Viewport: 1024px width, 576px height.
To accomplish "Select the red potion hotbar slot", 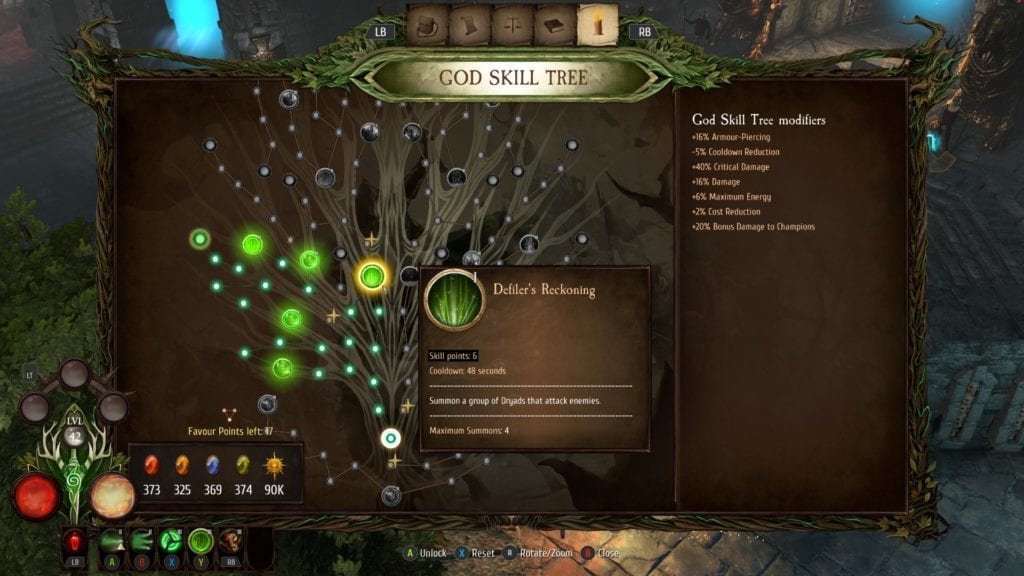I will click(75, 541).
